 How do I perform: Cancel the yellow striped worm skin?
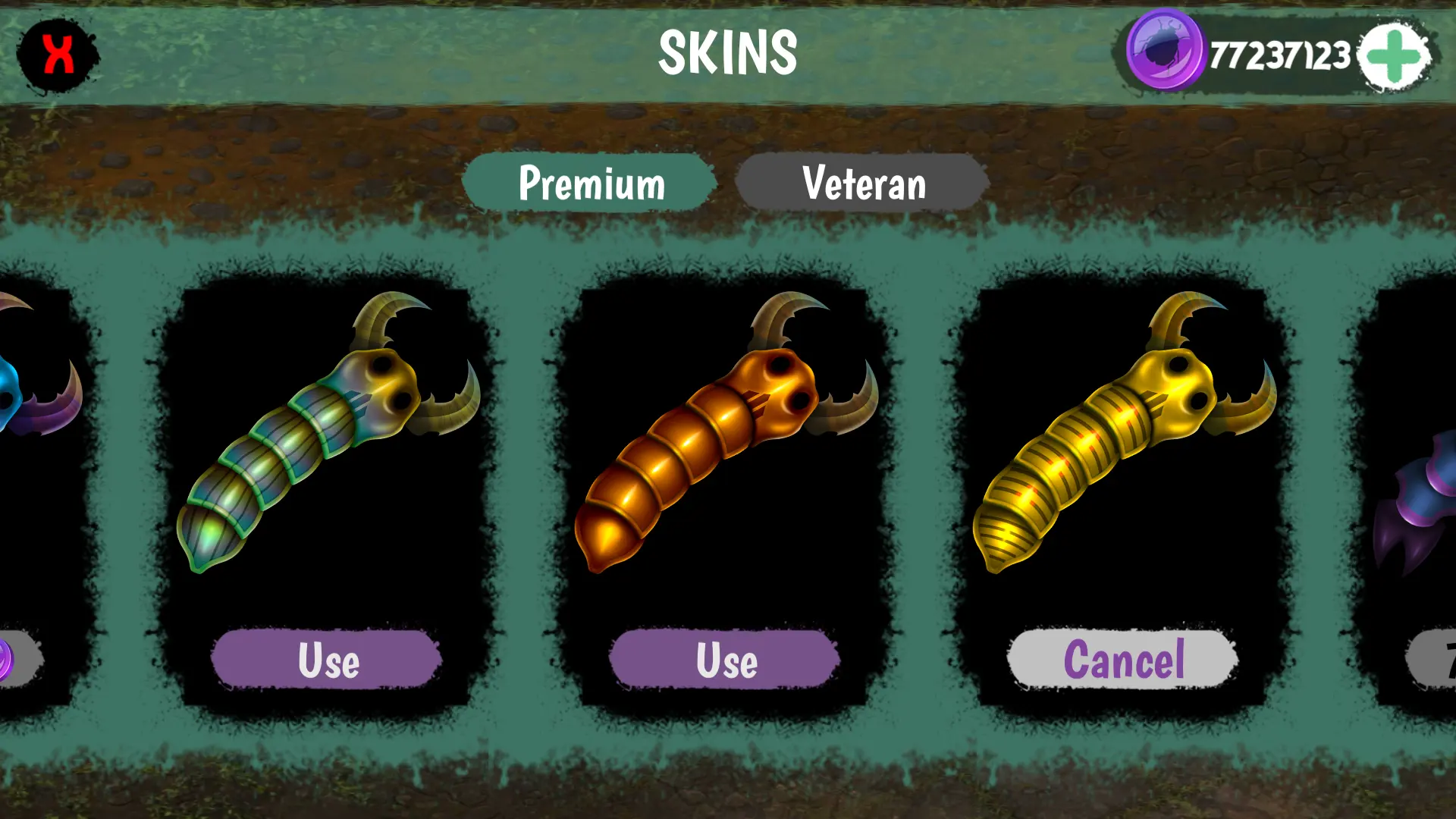point(1123,660)
